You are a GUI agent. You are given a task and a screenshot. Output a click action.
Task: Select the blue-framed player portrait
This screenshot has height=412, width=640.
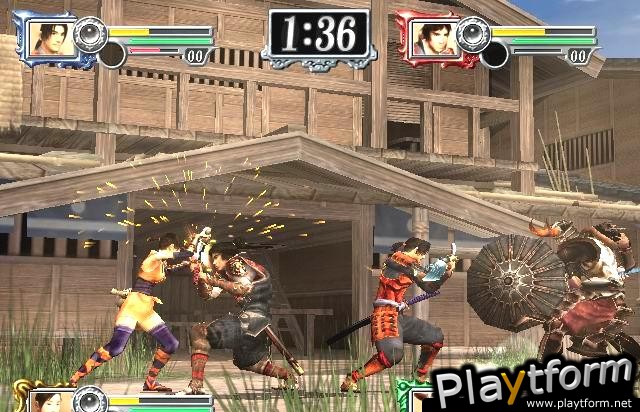pyautogui.click(x=48, y=38)
